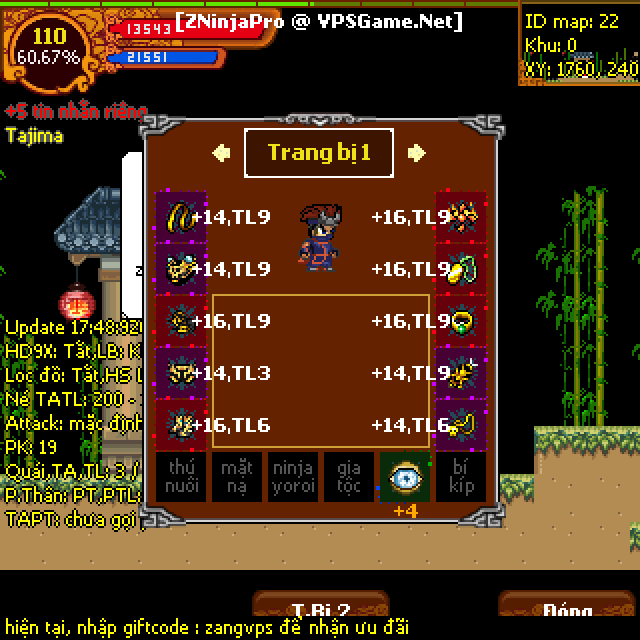This screenshot has width=640, height=640.
Task: Select the eye item +4 slot
Action: (x=405, y=476)
